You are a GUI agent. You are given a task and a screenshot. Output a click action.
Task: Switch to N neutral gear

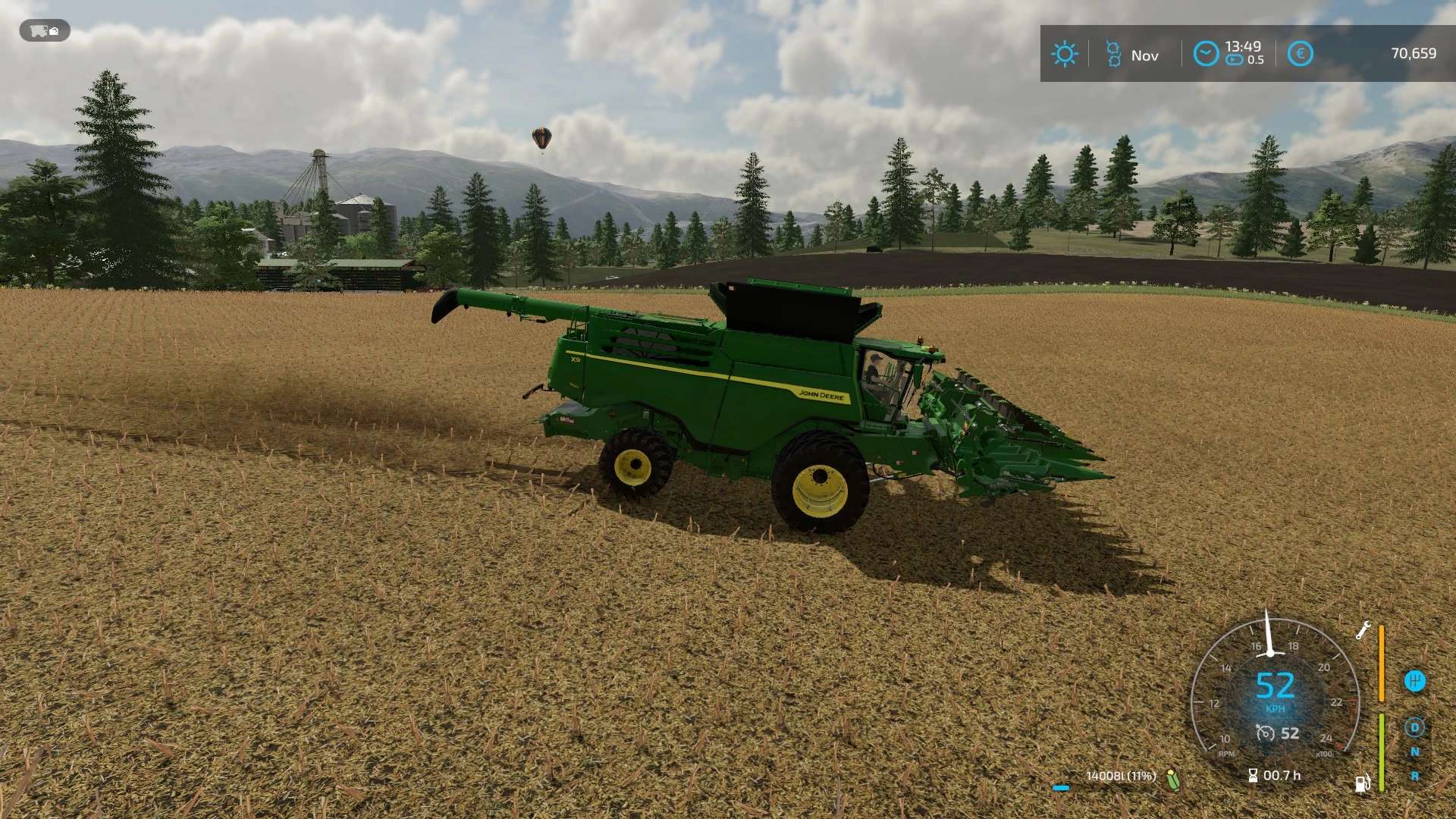(x=1414, y=752)
